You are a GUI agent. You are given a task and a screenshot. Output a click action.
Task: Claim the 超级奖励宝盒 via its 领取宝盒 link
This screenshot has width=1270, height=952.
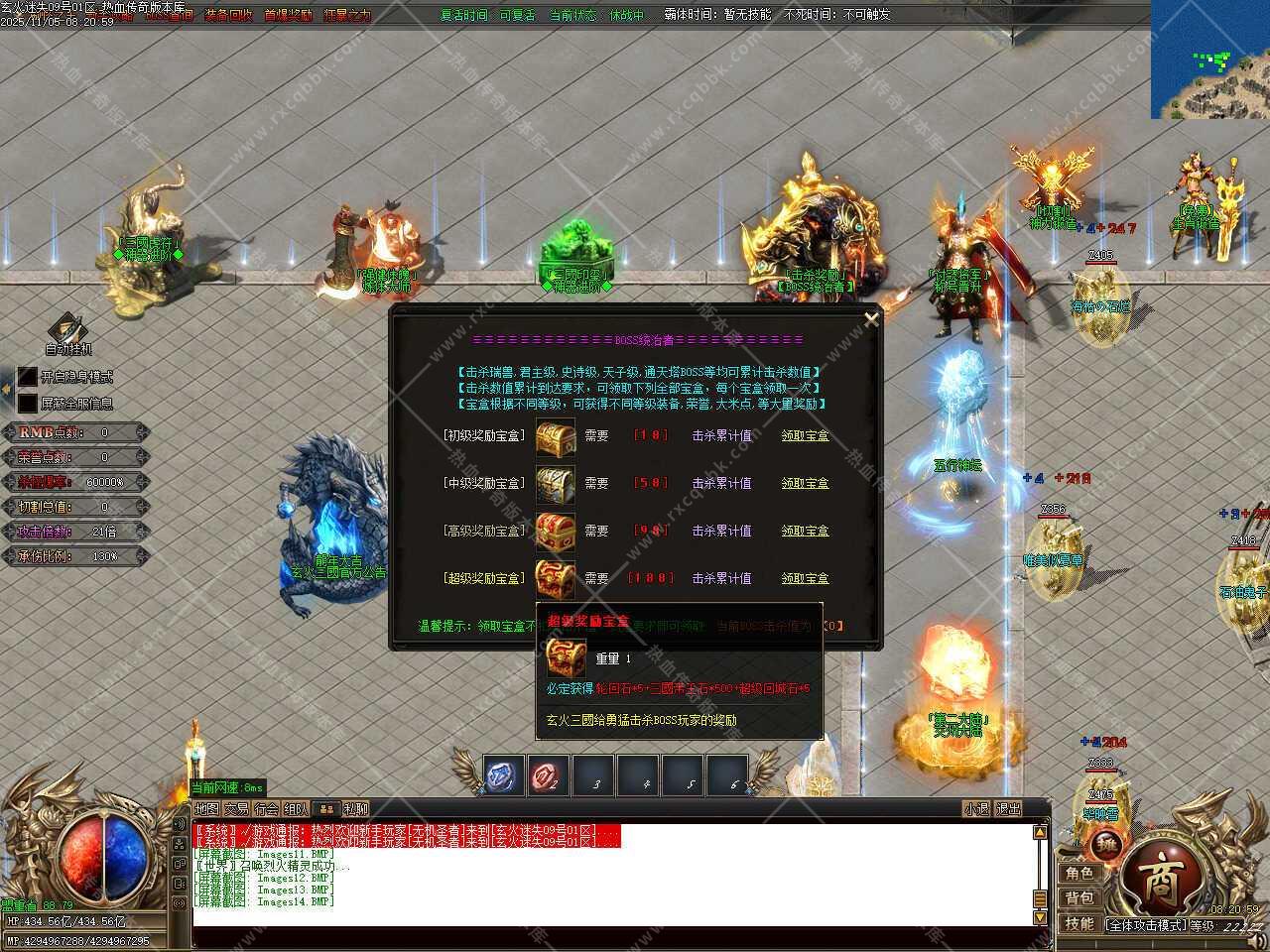pos(805,578)
